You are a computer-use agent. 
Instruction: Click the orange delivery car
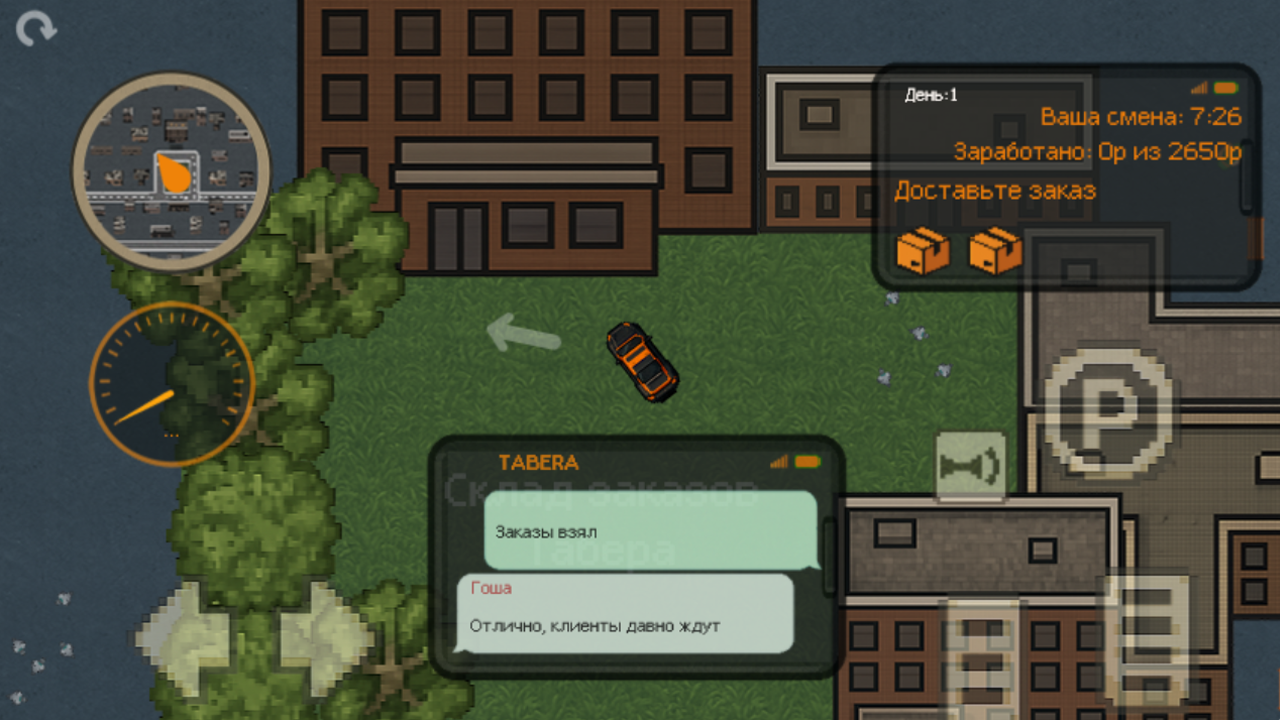click(643, 362)
